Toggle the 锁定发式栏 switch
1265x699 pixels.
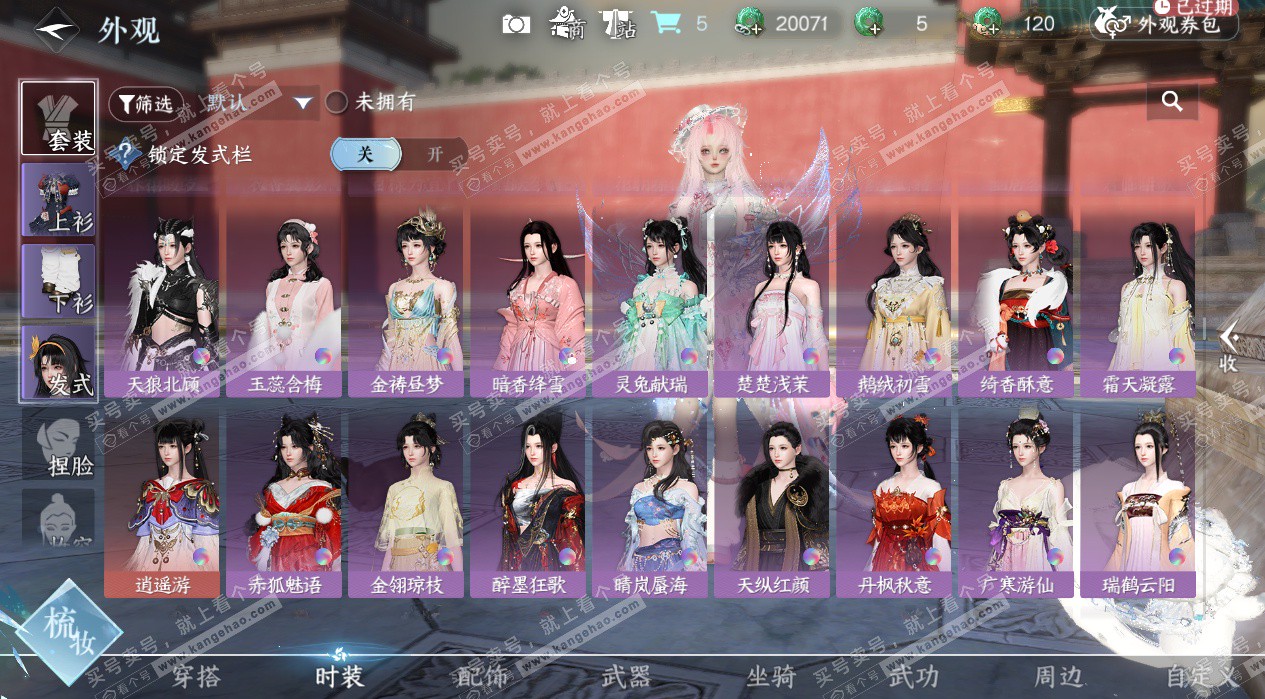tap(399, 154)
